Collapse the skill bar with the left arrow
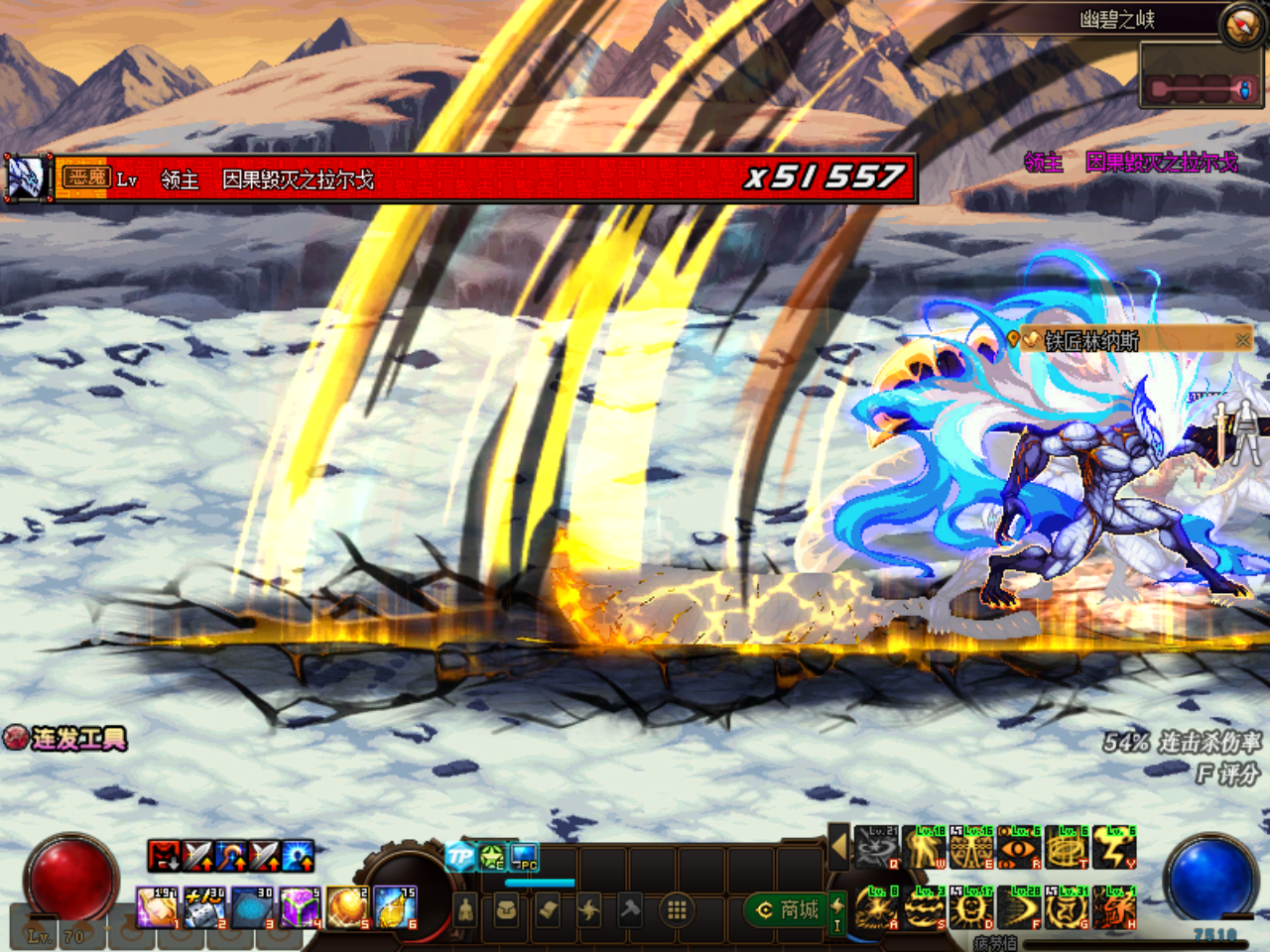Screen dimensions: 1270x952 [x=841, y=846]
